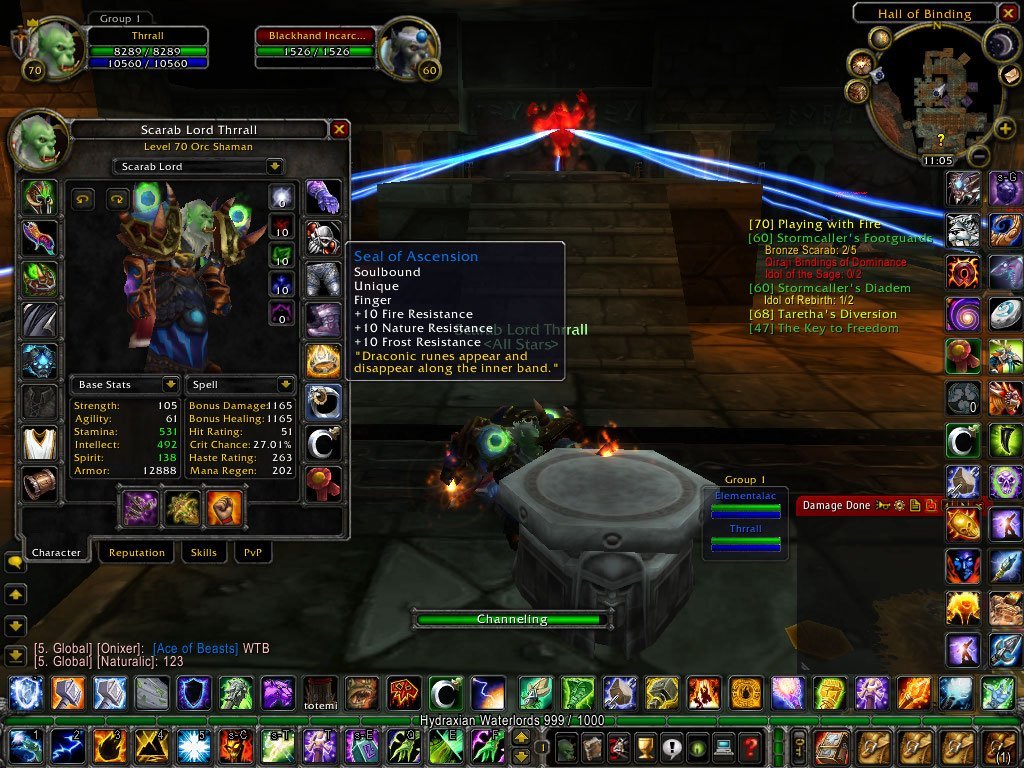Select the Playing with Fire quest tracker entry
This screenshot has height=768, width=1024.
814,225
